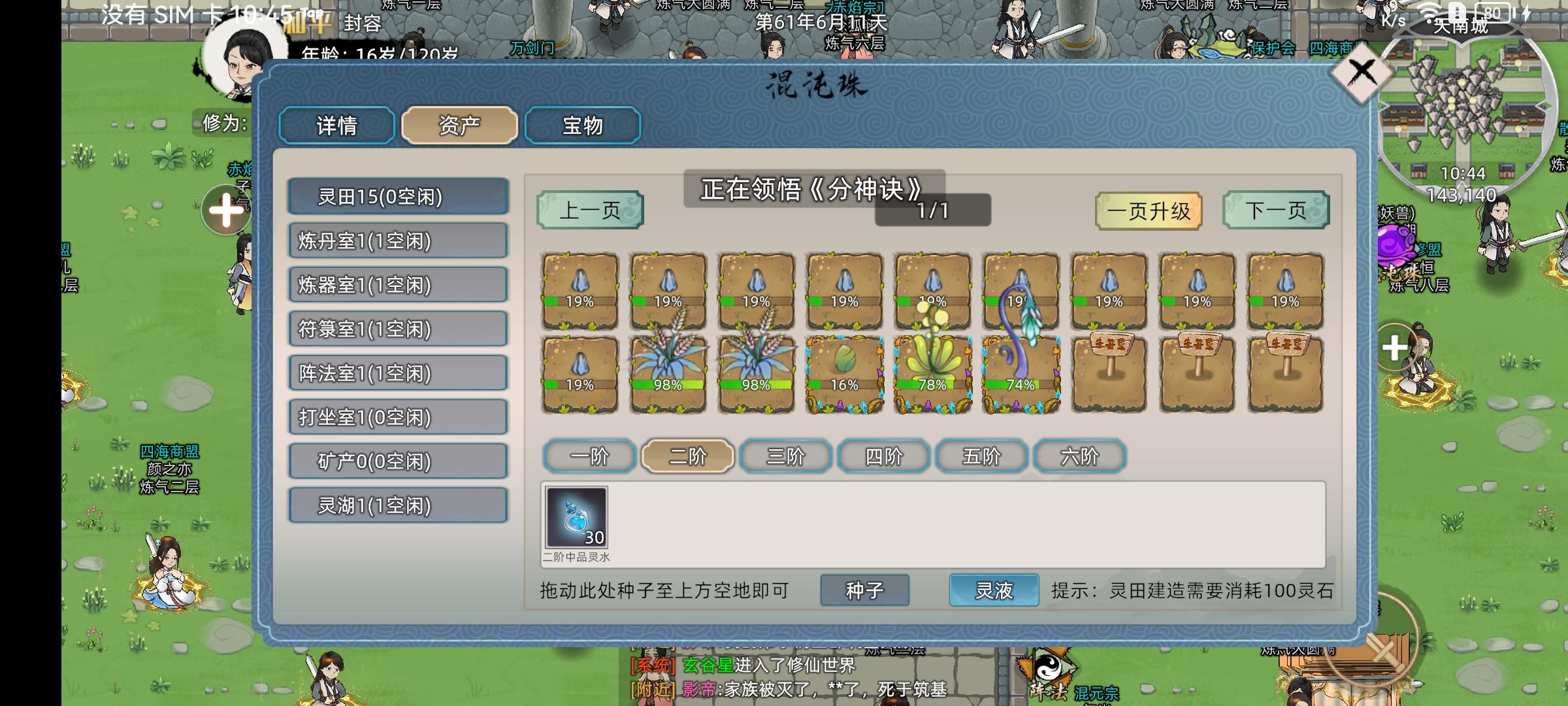Switch to the 宝物 treasures tab

(x=582, y=126)
